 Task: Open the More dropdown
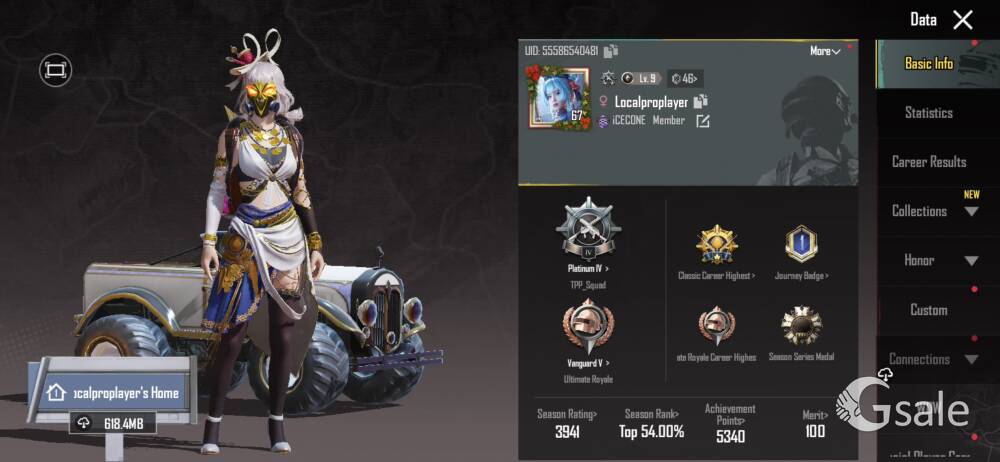825,51
